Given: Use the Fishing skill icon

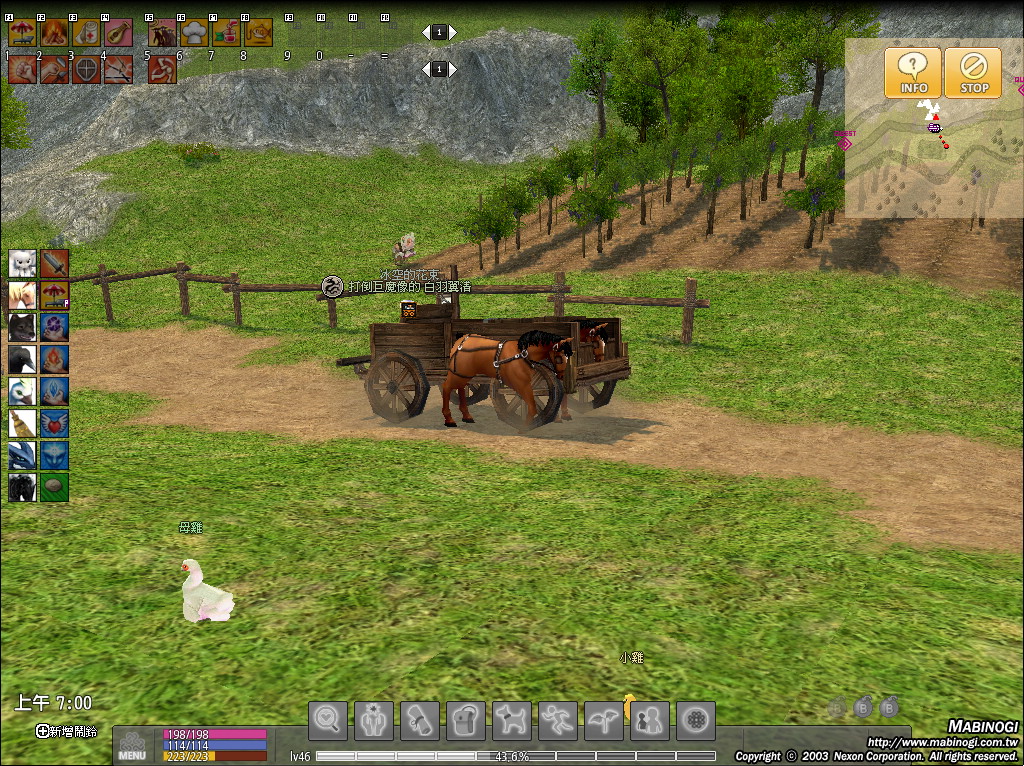Looking at the screenshot, I should 258,33.
